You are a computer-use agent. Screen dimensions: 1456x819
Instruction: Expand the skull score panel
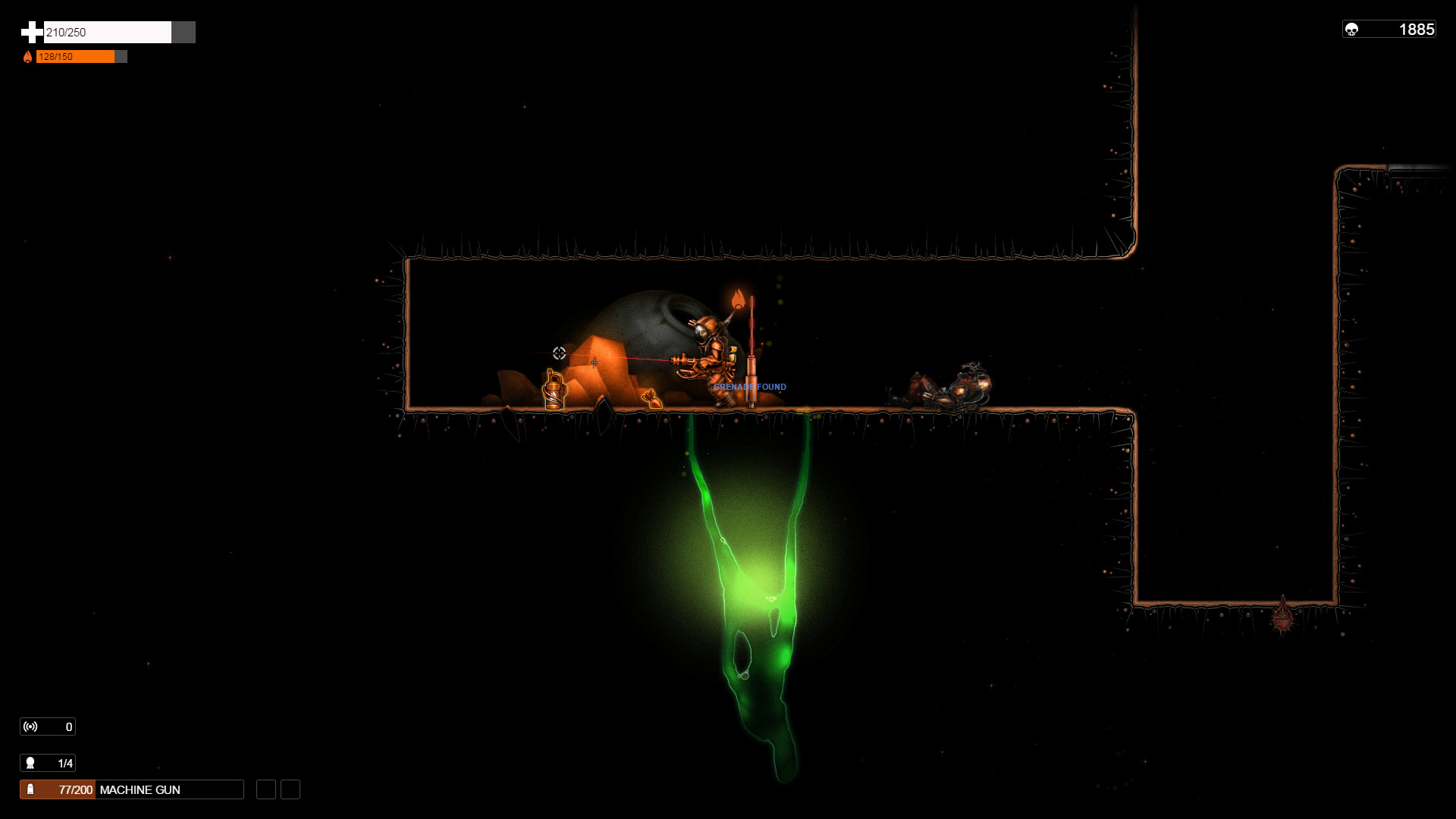1389,29
